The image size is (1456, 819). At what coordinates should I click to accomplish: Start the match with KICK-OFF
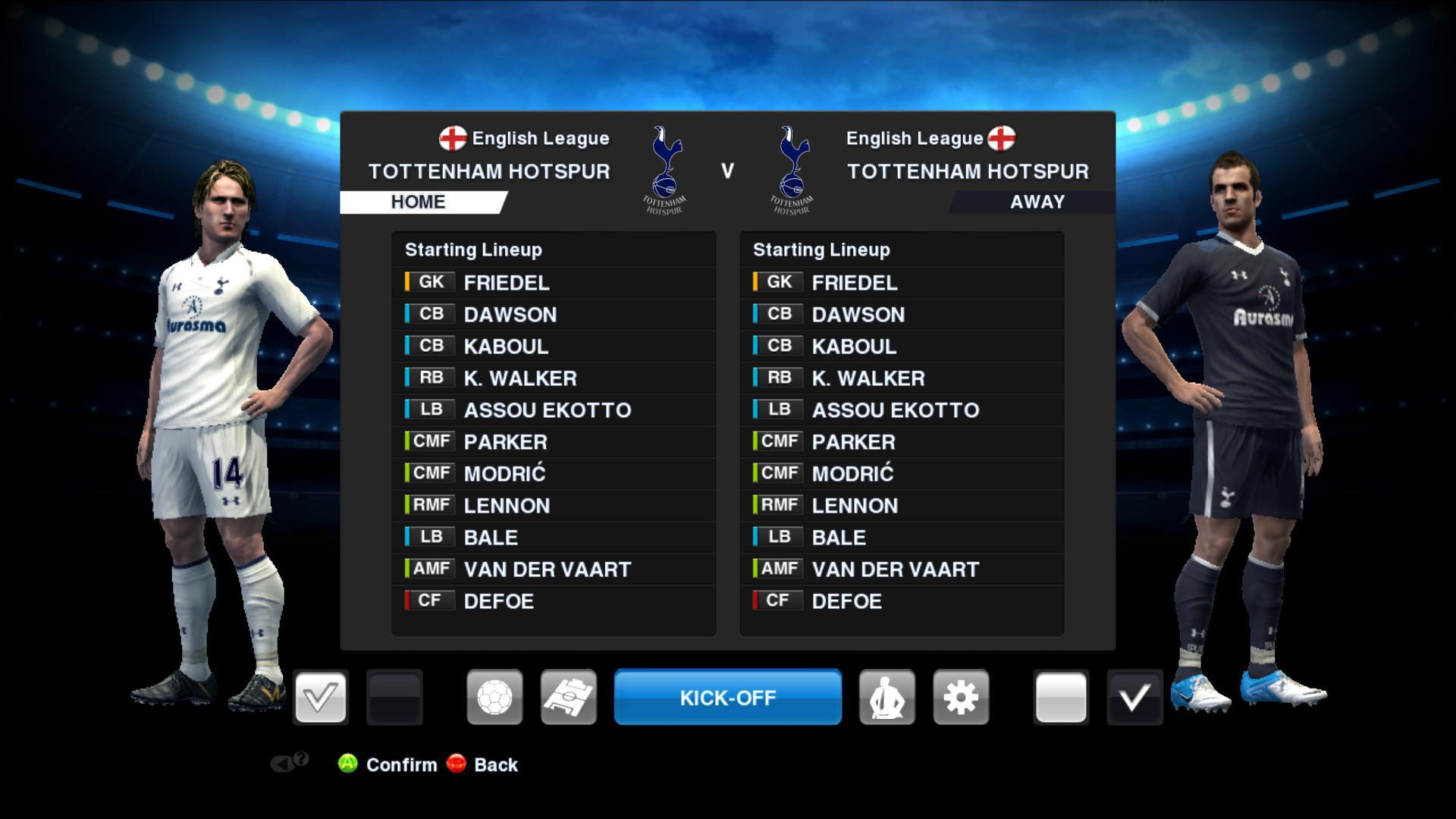(x=727, y=697)
